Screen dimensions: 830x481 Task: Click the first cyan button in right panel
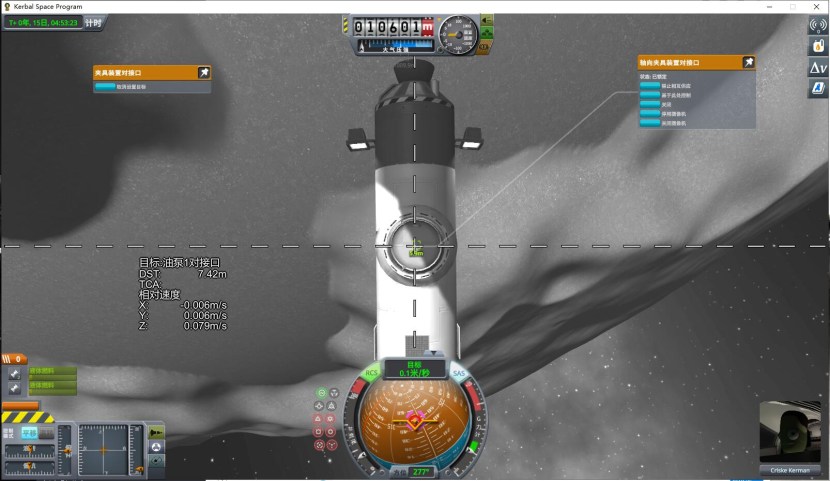tap(649, 86)
